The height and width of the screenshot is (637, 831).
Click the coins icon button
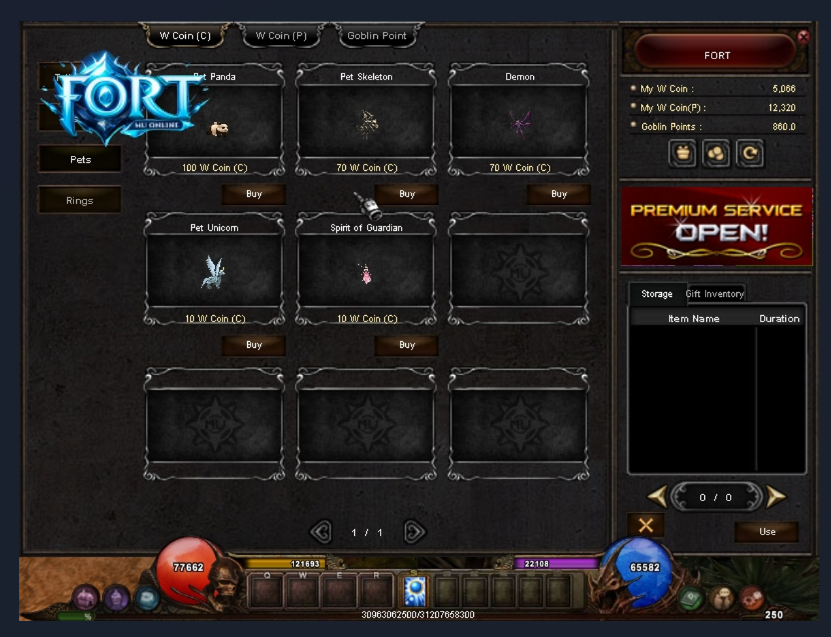(716, 154)
